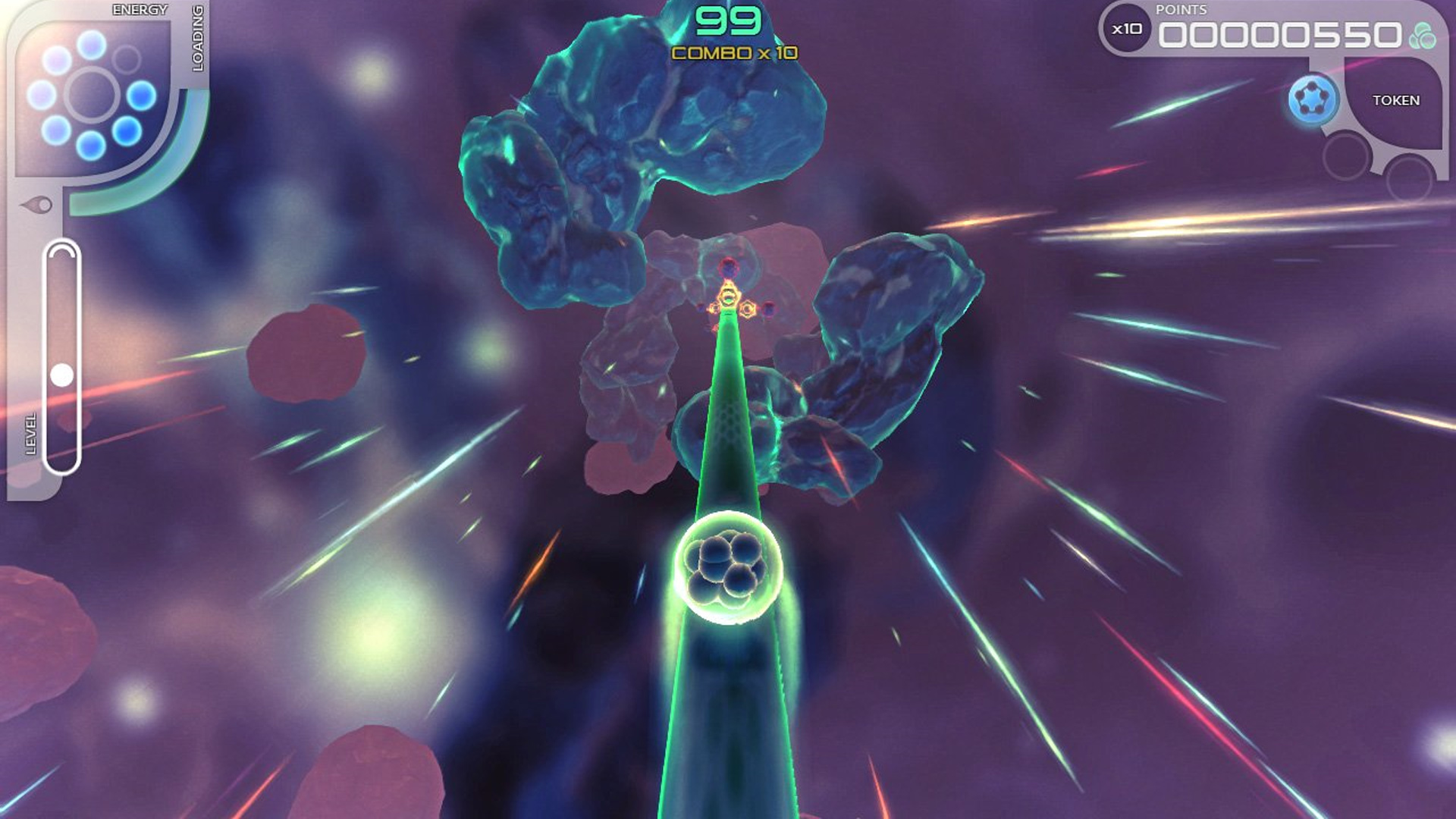The width and height of the screenshot is (1456, 819).
Task: Click the energy orb ring's center circle
Action: (x=92, y=95)
